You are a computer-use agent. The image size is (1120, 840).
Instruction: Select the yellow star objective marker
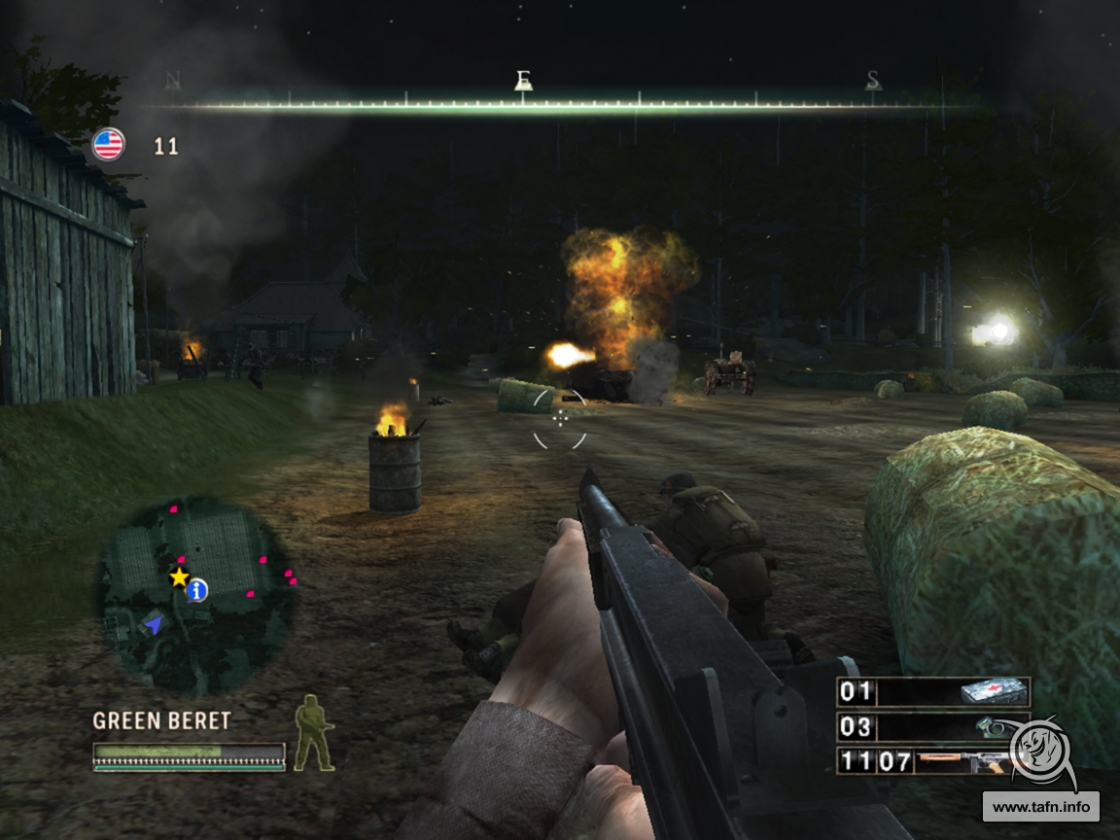point(179,577)
